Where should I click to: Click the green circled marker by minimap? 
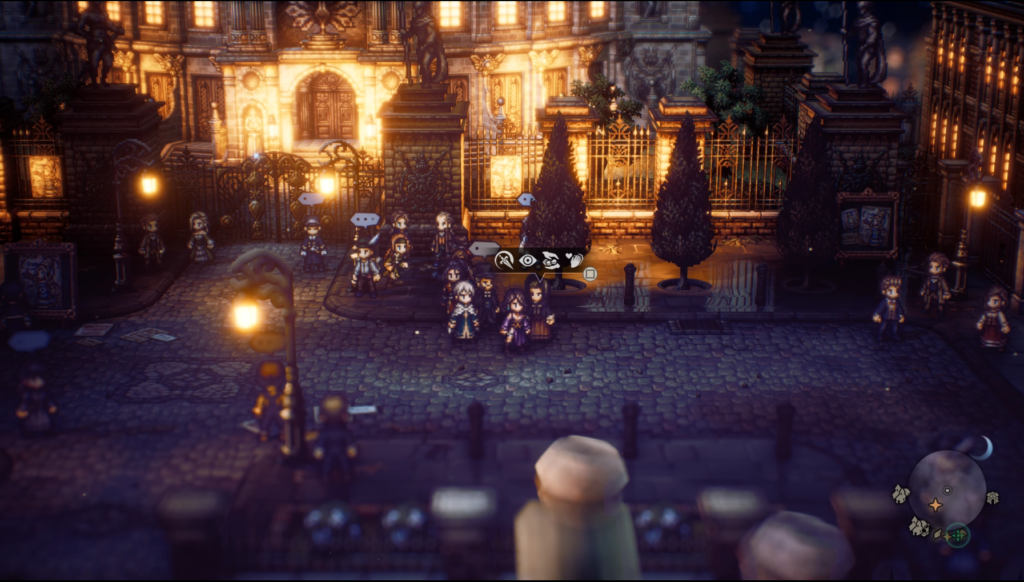tap(958, 535)
